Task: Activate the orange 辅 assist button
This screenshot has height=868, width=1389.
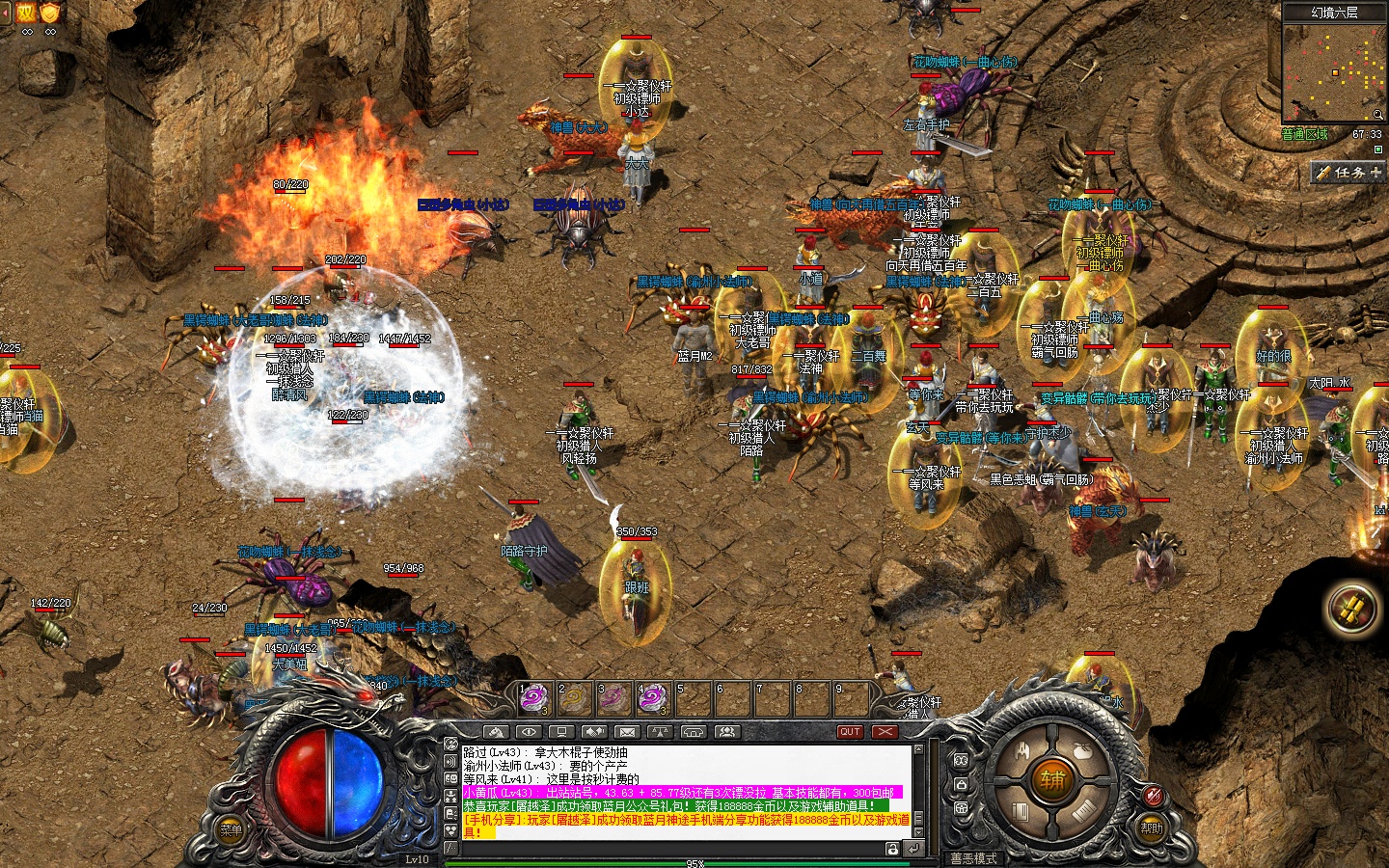Action: [1051, 779]
